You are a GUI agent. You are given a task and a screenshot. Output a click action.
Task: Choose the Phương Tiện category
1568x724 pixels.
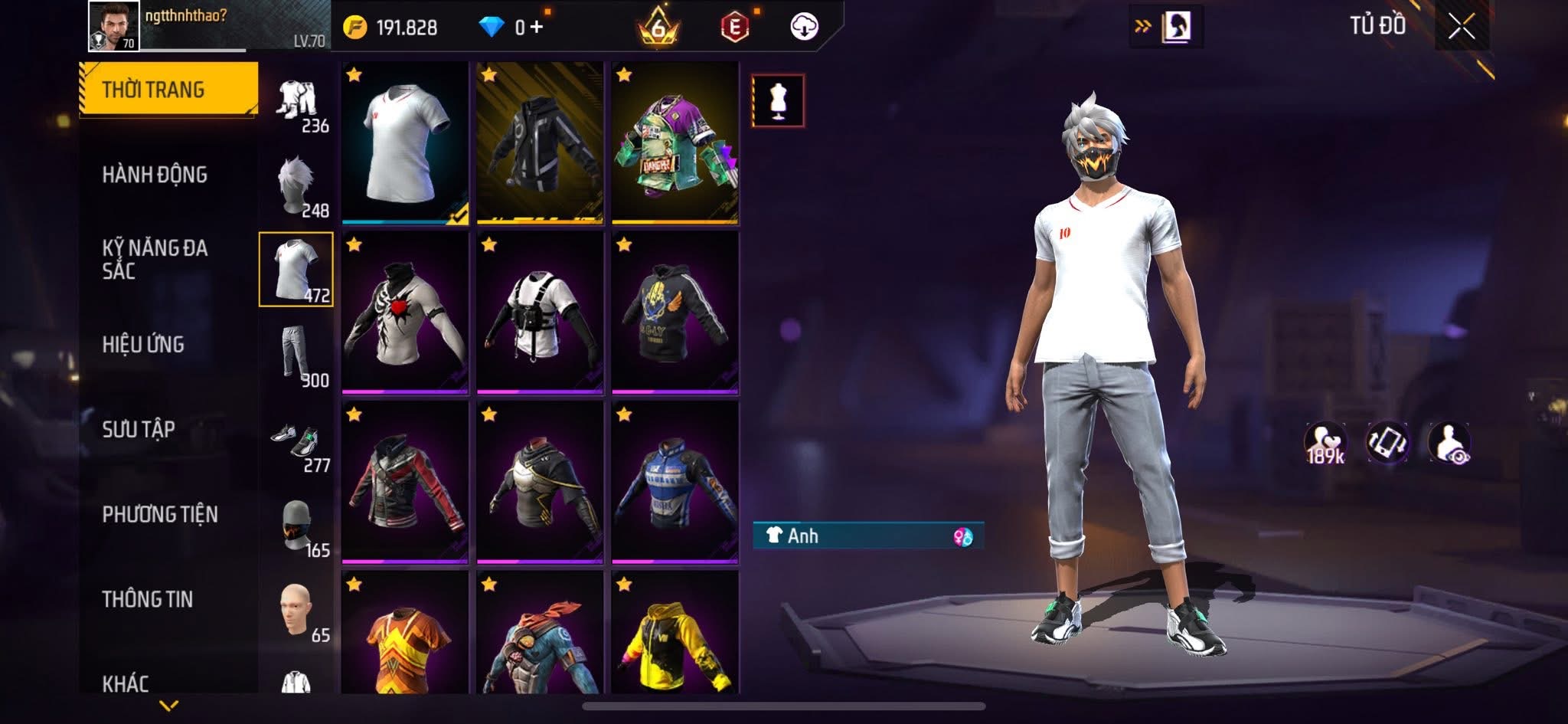(x=160, y=514)
